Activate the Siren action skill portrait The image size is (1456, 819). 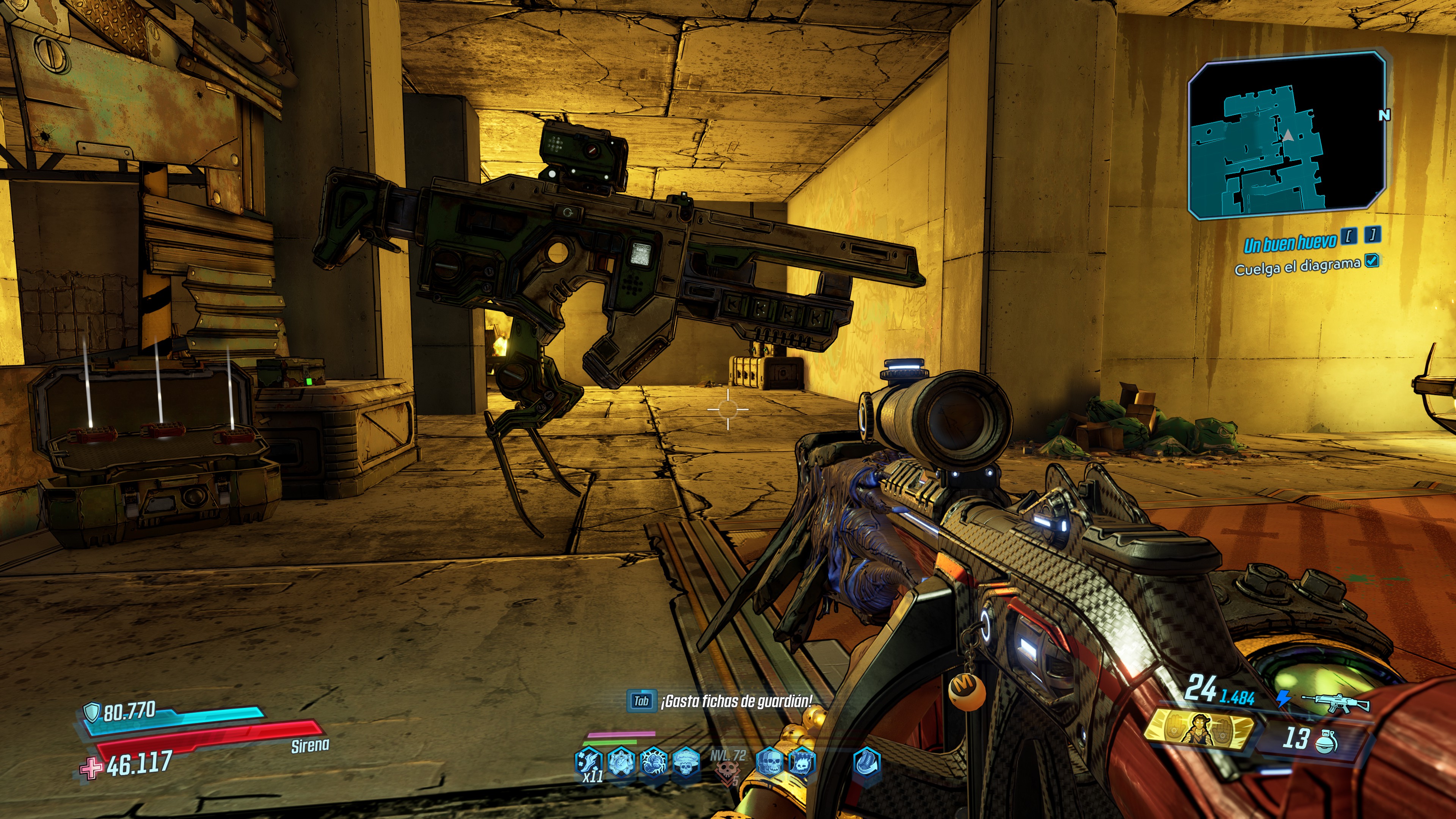coord(1199,730)
